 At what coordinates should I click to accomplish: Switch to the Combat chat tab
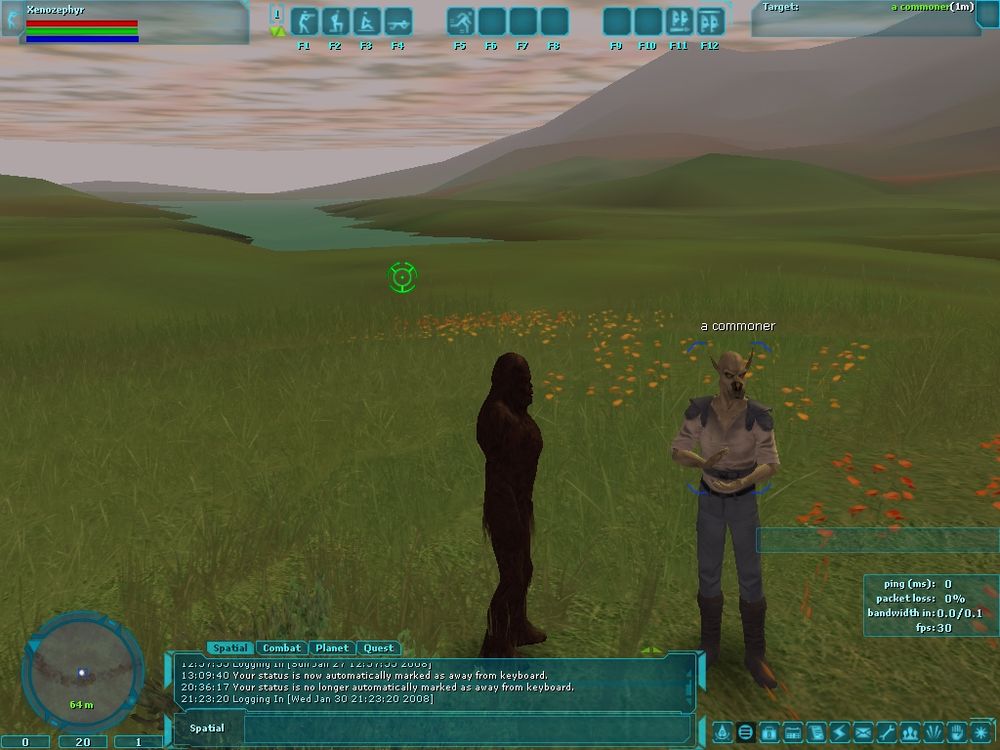(281, 648)
